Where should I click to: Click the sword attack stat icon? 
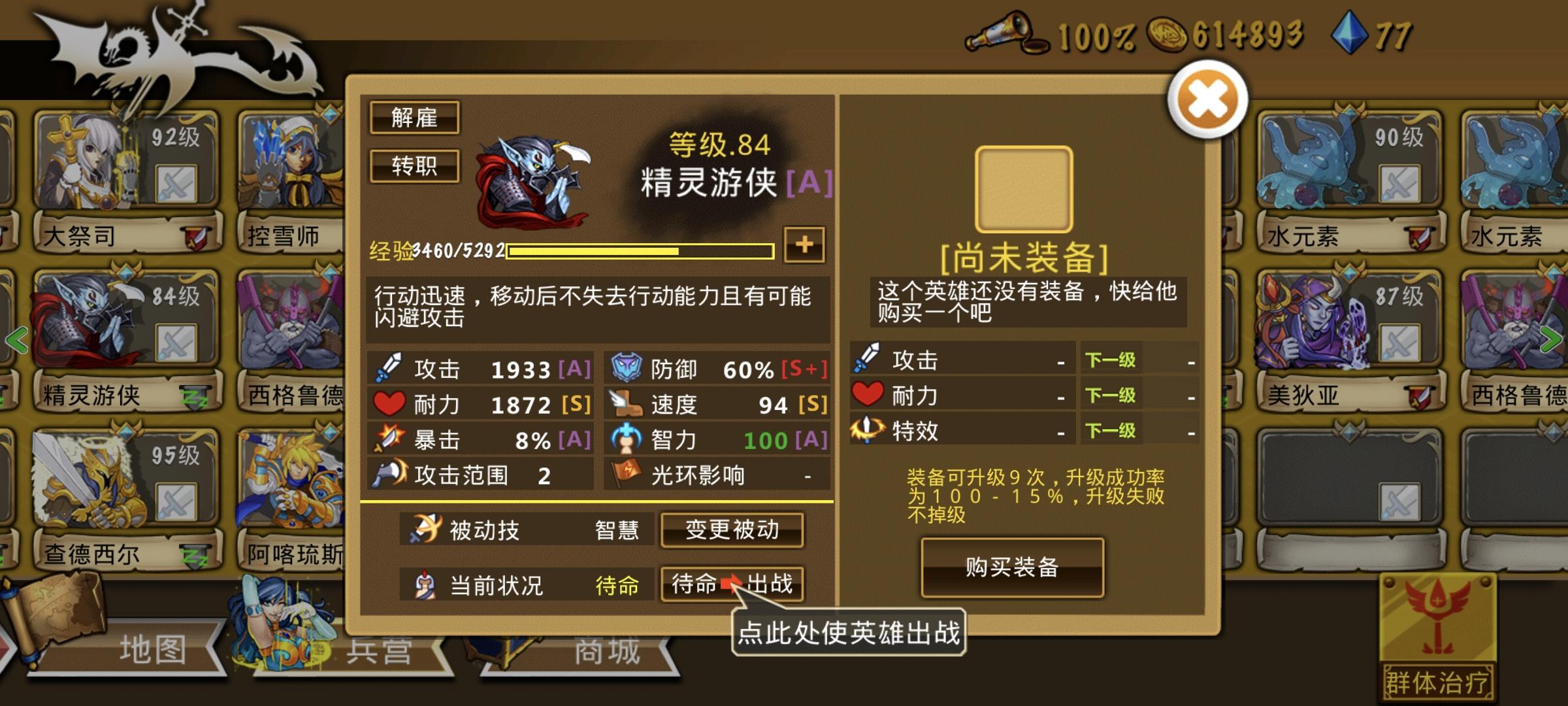click(x=390, y=367)
